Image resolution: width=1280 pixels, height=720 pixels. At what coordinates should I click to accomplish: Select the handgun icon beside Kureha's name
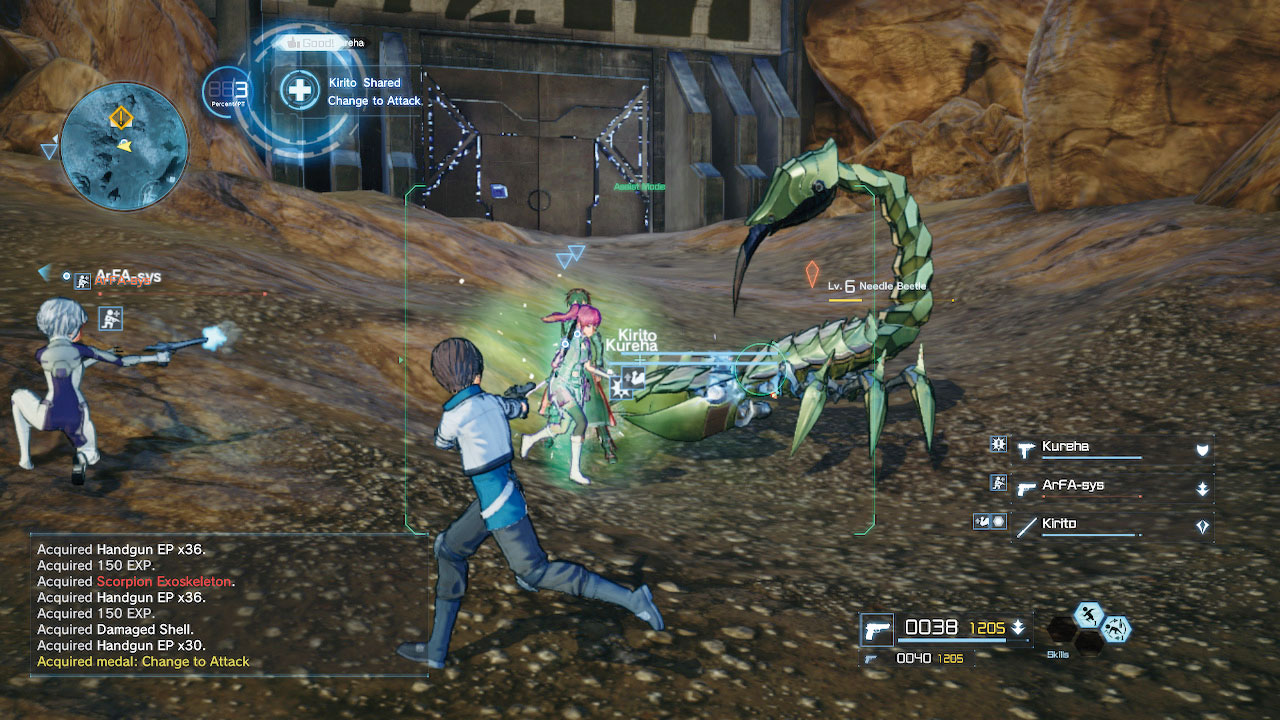pos(1026,451)
